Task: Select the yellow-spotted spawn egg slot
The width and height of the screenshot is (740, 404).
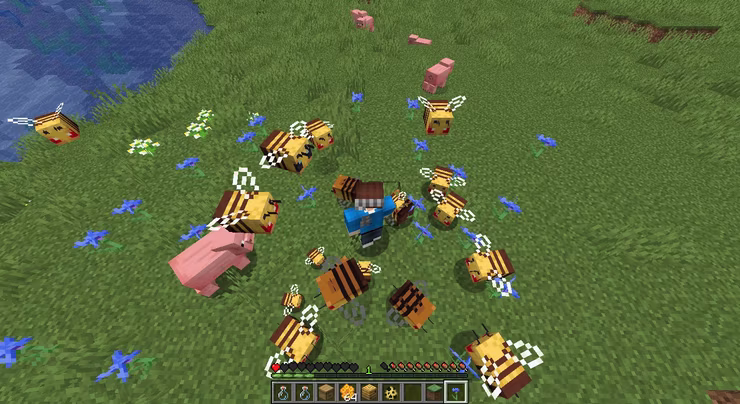Action: point(390,392)
